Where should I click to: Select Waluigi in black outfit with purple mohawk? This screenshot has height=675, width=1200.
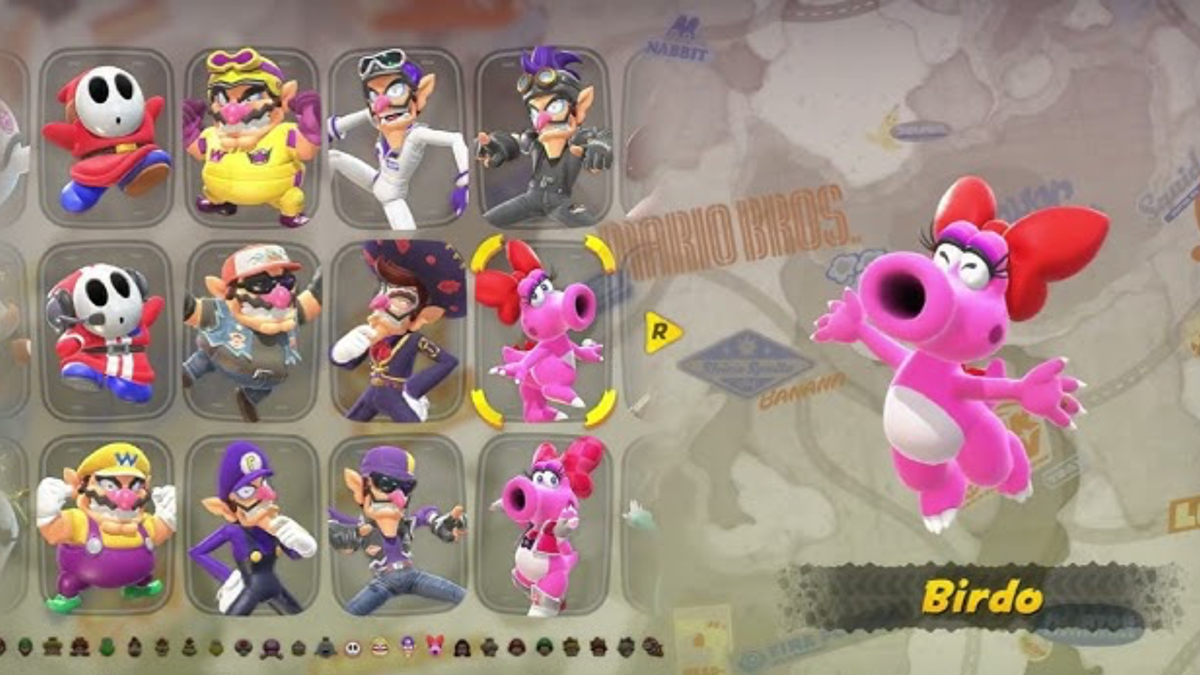[x=541, y=137]
